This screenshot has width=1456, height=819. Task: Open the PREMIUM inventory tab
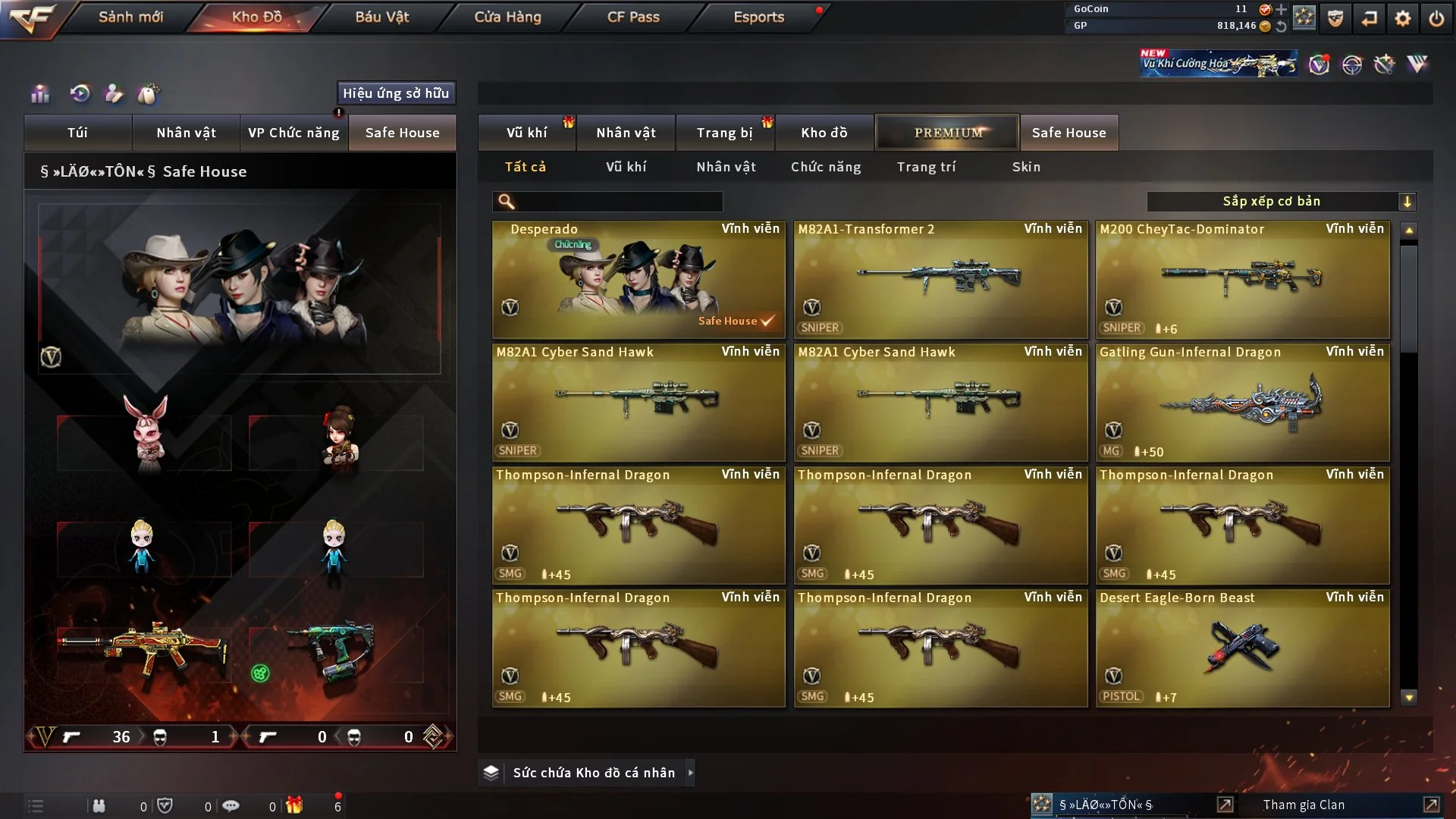947,133
